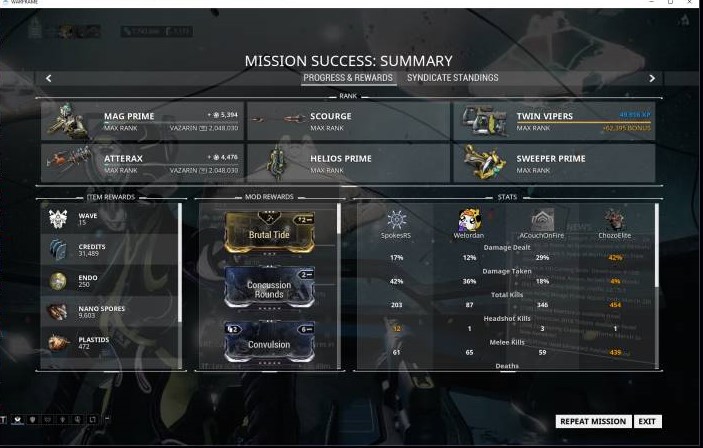Pick the Atterax rank entry
The width and height of the screenshot is (703, 448).
pos(142,163)
